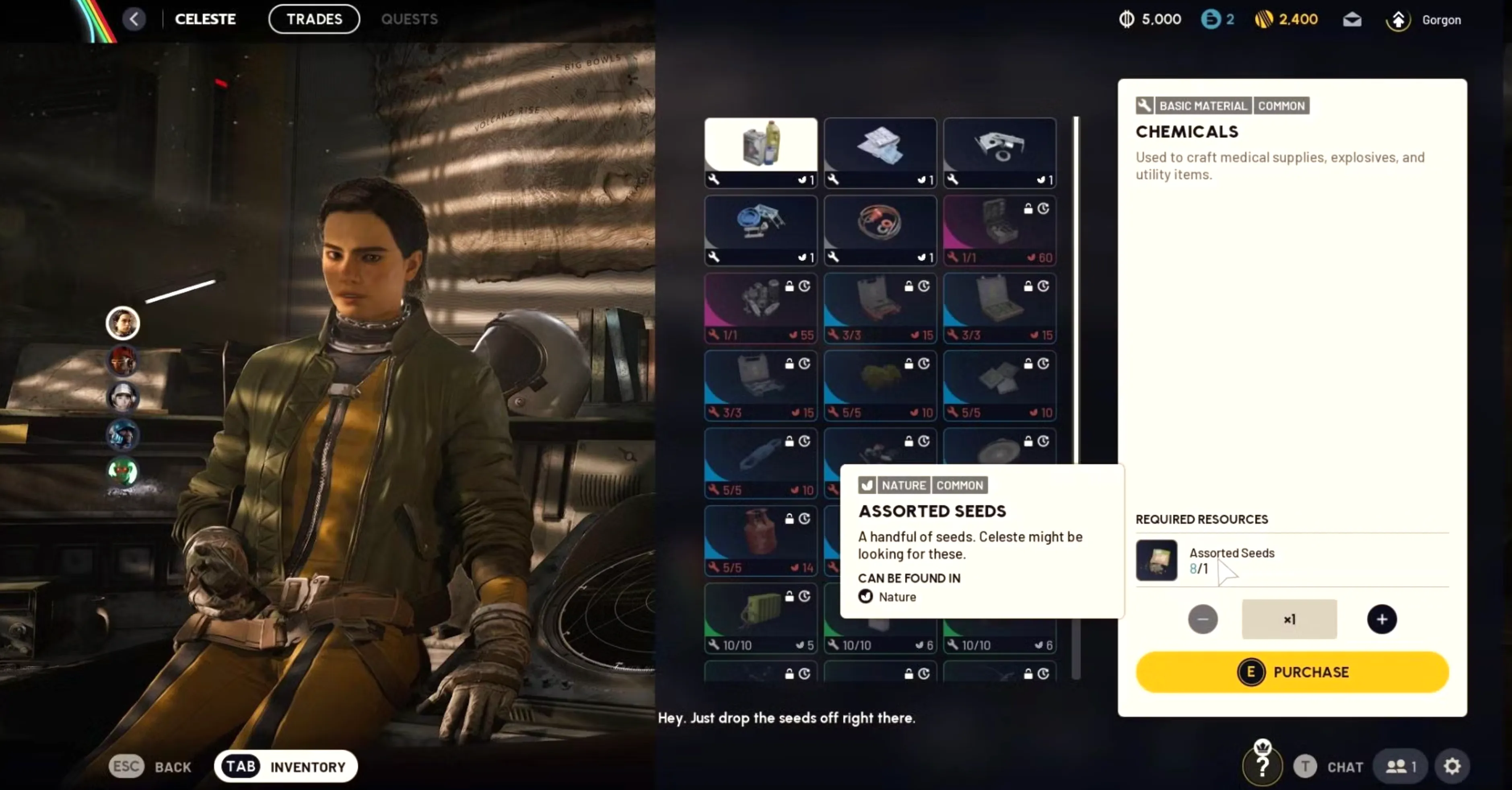
Task: Go back using the top-left arrow button
Action: click(x=134, y=19)
